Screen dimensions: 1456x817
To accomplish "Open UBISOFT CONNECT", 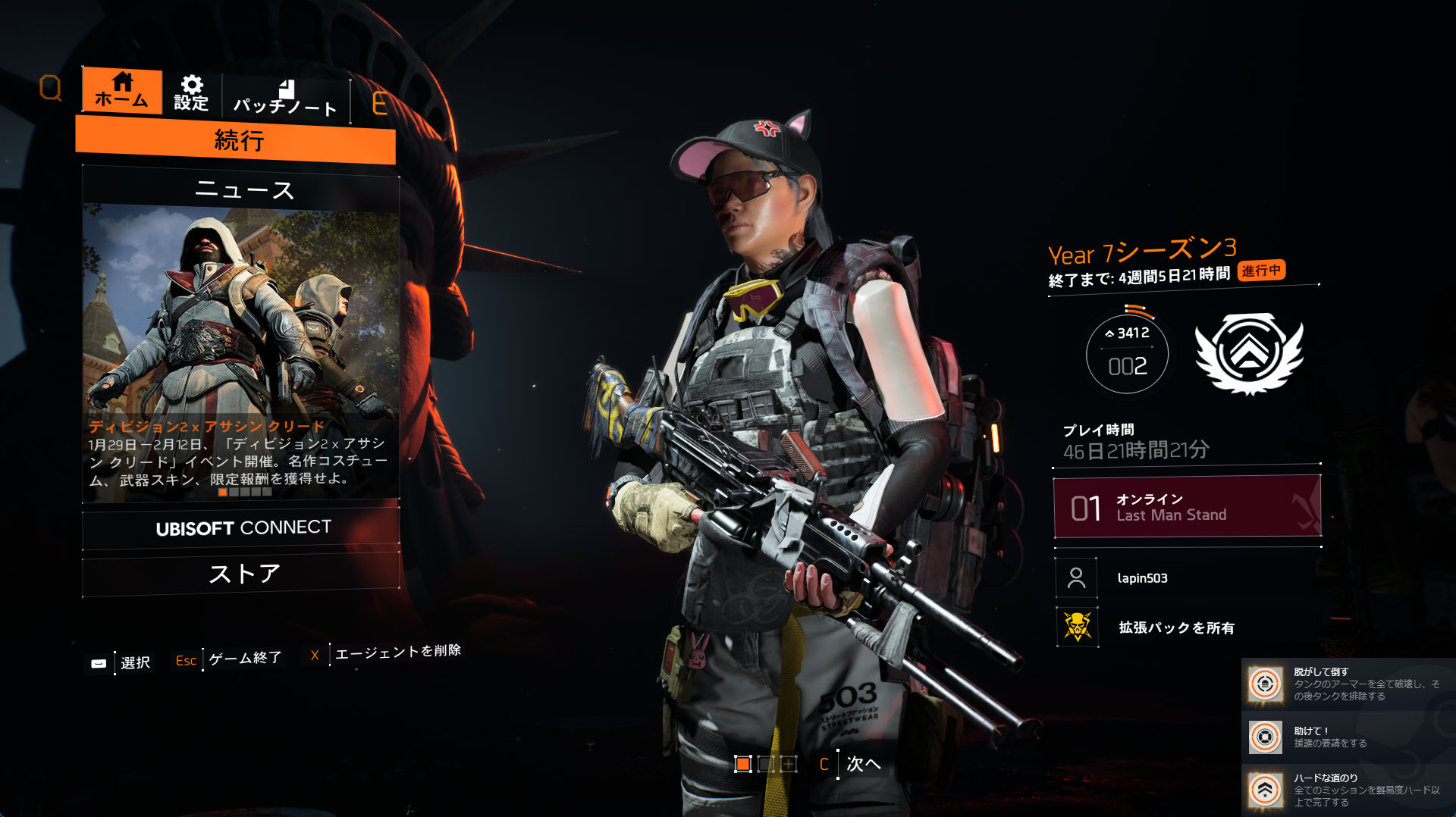I will [x=242, y=527].
